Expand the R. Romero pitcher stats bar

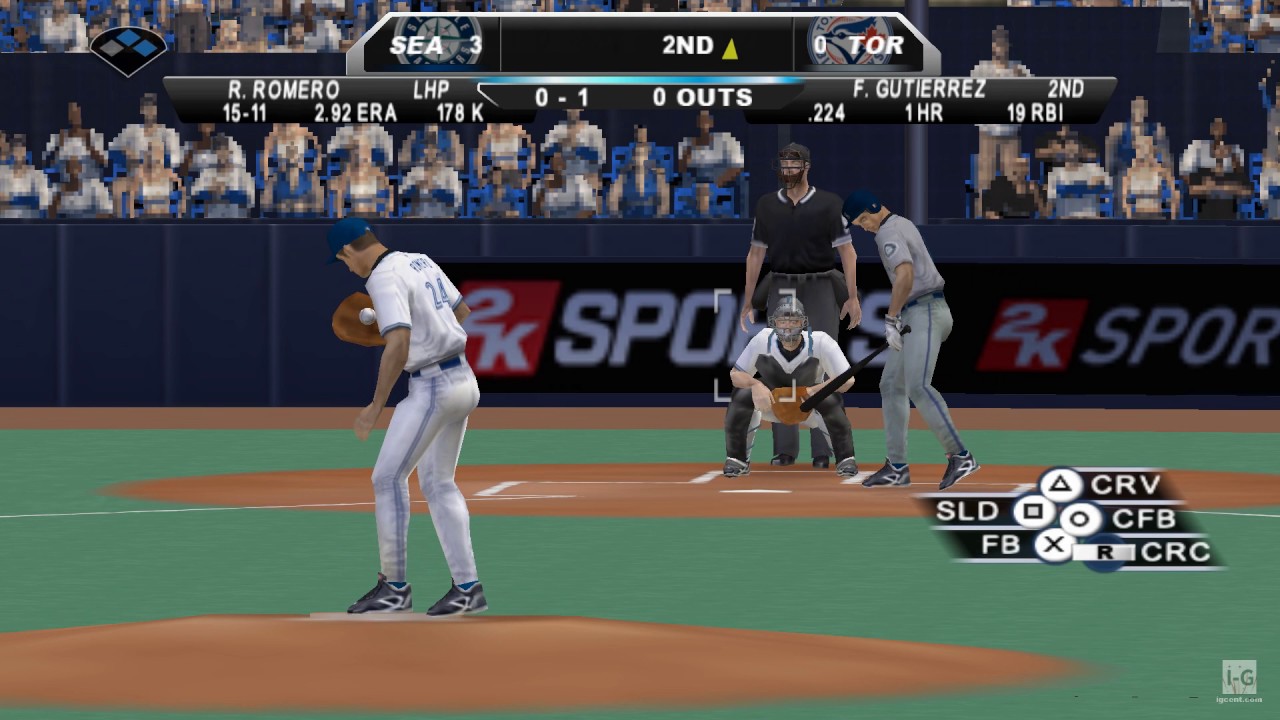click(300, 100)
